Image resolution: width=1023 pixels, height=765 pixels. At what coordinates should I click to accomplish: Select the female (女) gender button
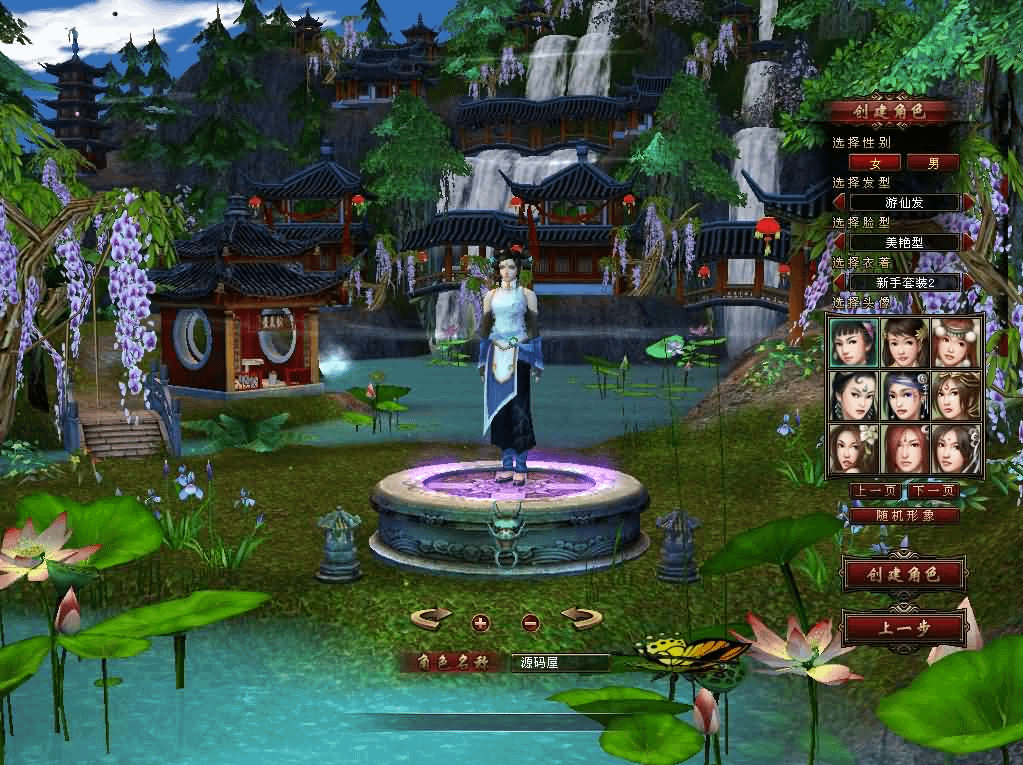[x=875, y=162]
